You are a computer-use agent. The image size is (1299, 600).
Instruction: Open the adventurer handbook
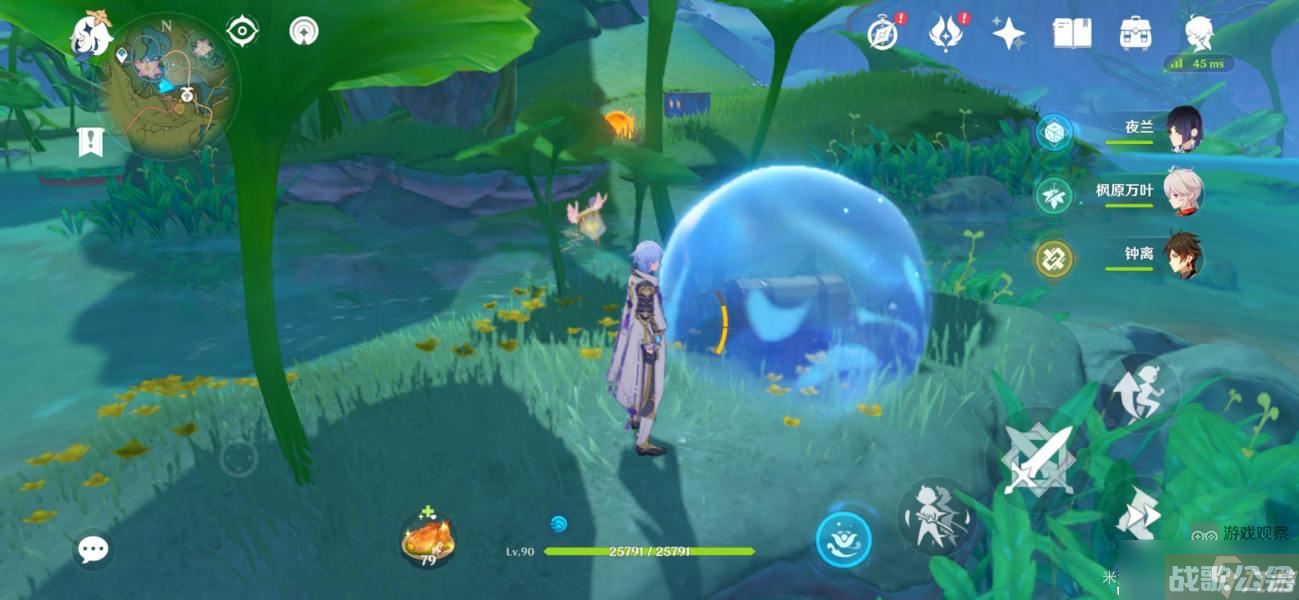tap(1071, 34)
